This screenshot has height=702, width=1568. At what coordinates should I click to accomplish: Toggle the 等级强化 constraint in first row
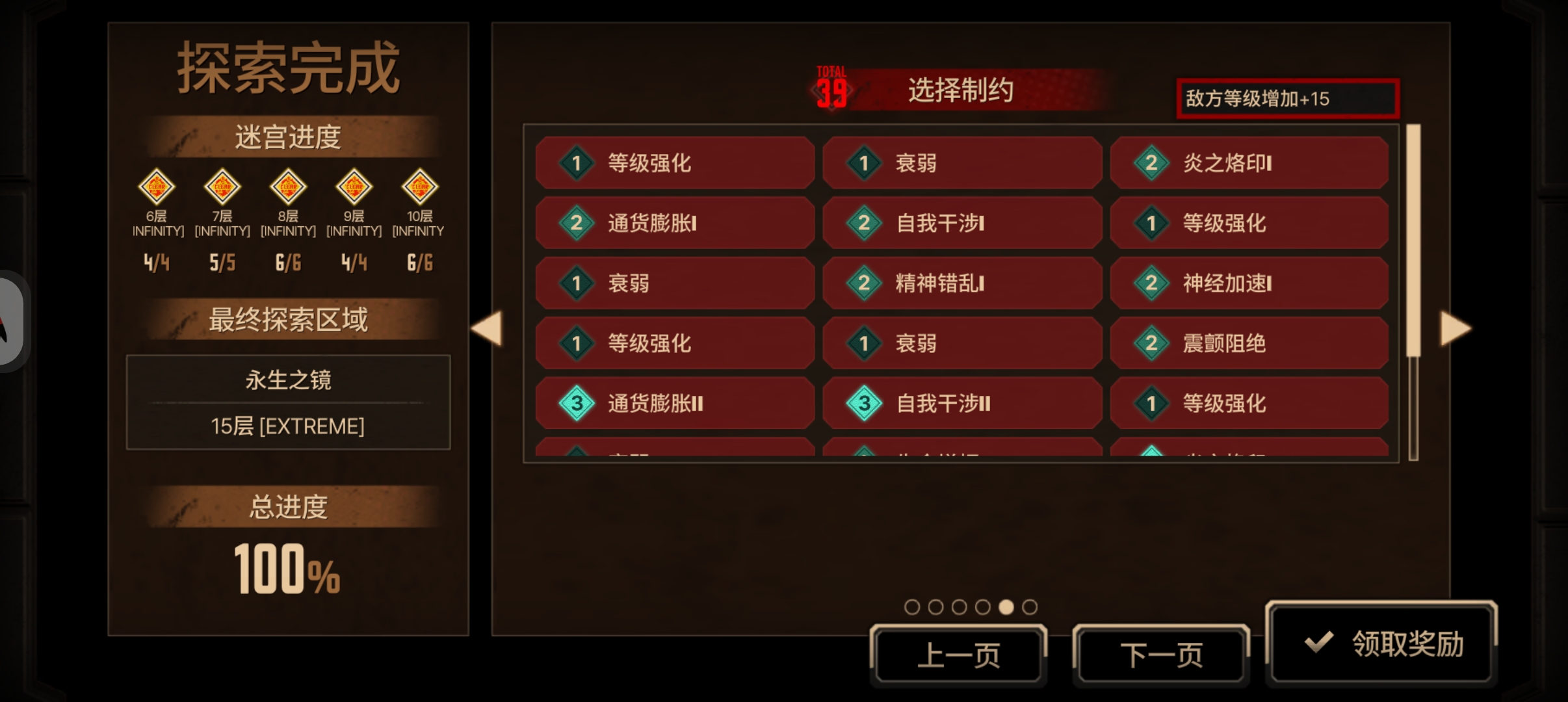click(x=674, y=163)
